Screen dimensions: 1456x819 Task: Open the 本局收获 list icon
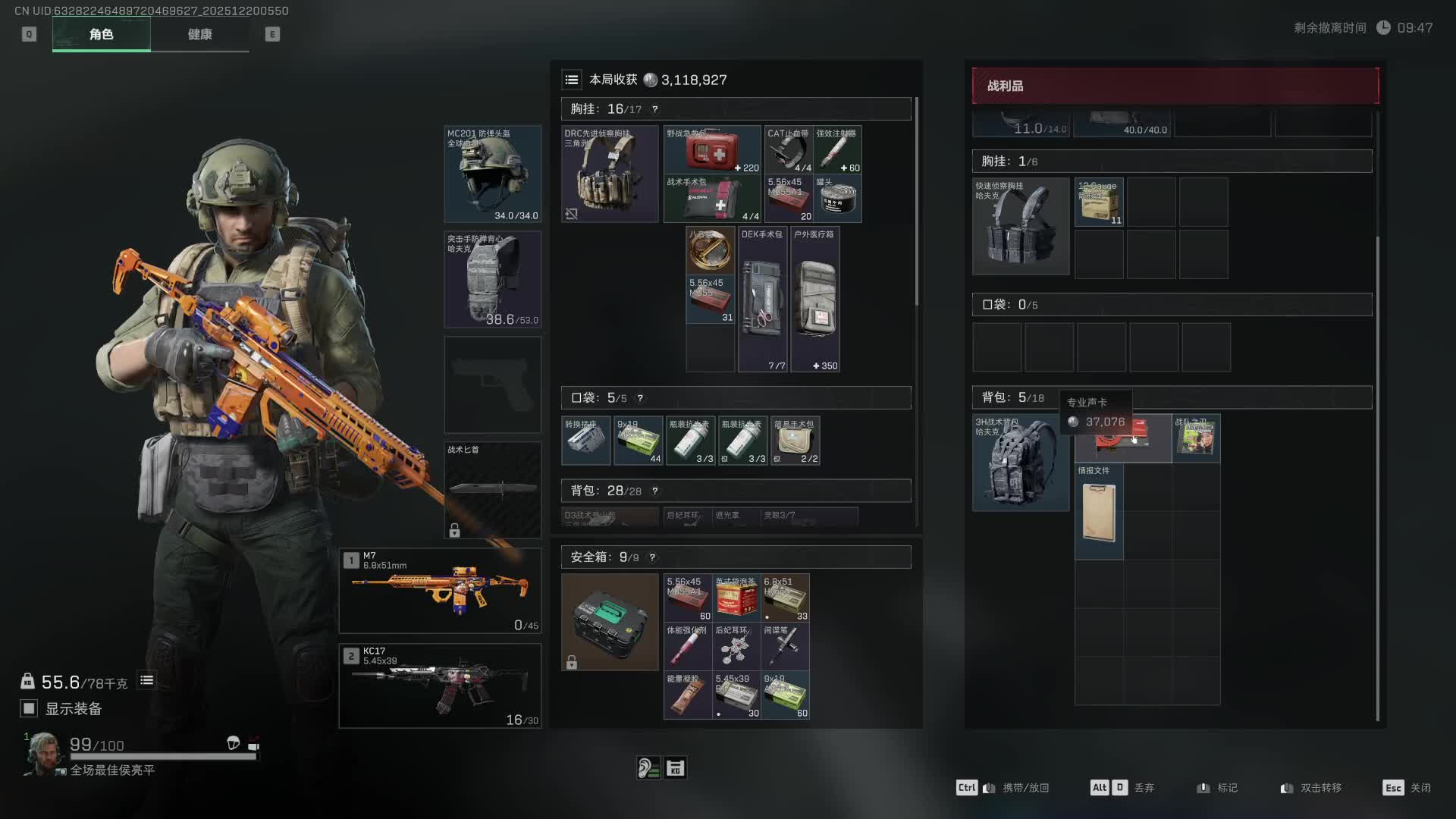(572, 80)
